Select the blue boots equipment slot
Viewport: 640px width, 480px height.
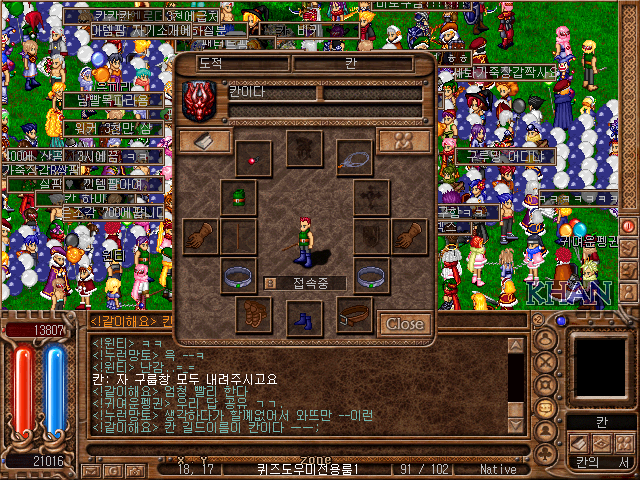pos(304,318)
